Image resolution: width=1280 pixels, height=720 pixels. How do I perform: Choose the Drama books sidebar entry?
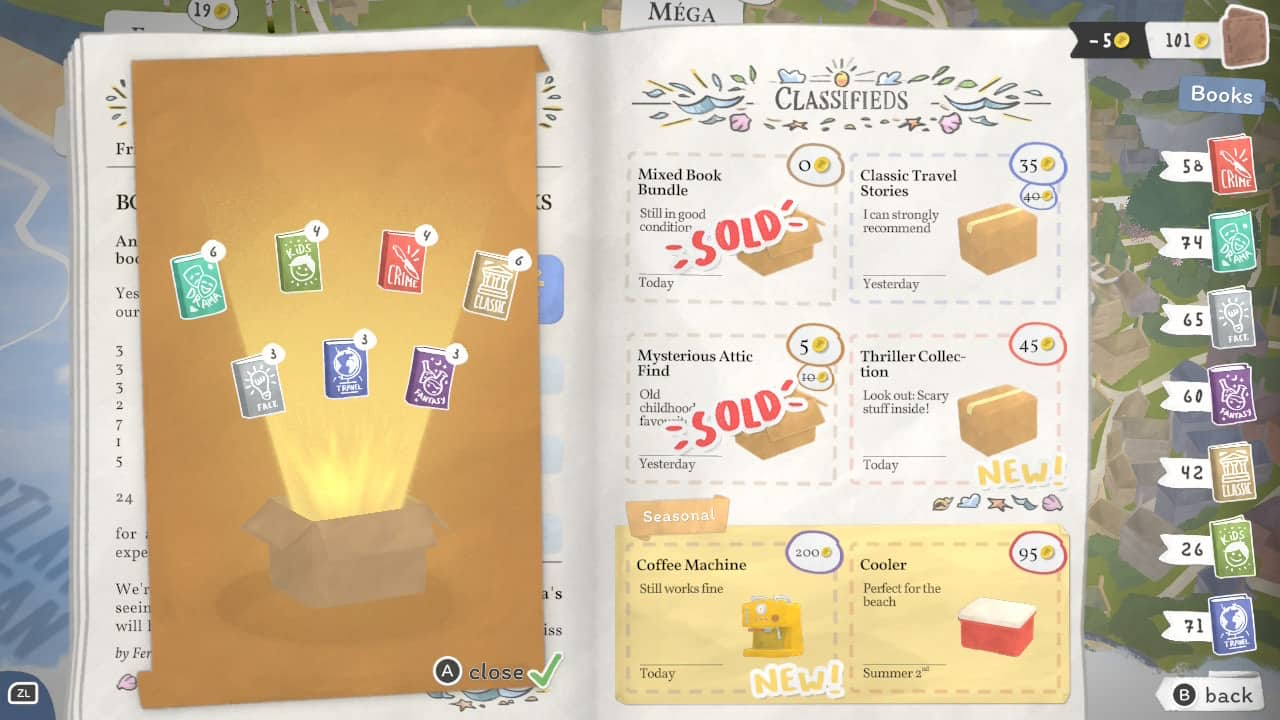[x=1230, y=243]
